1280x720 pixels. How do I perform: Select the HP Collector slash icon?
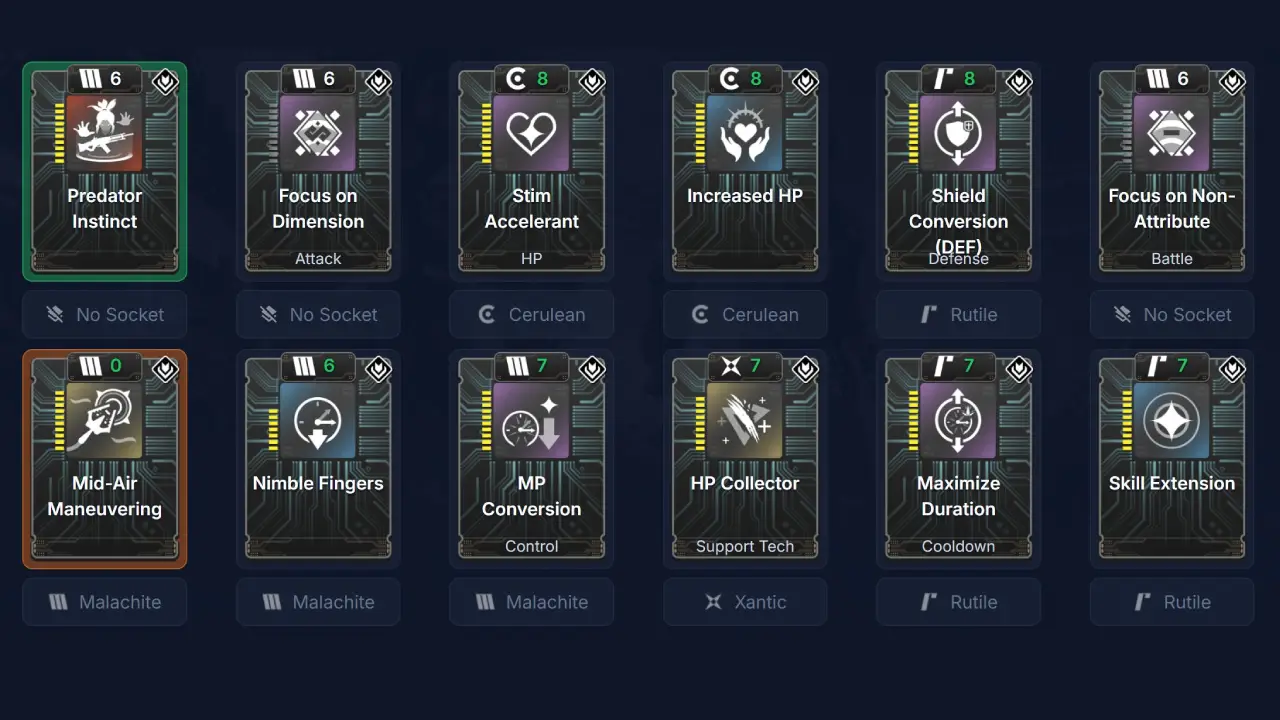point(744,420)
